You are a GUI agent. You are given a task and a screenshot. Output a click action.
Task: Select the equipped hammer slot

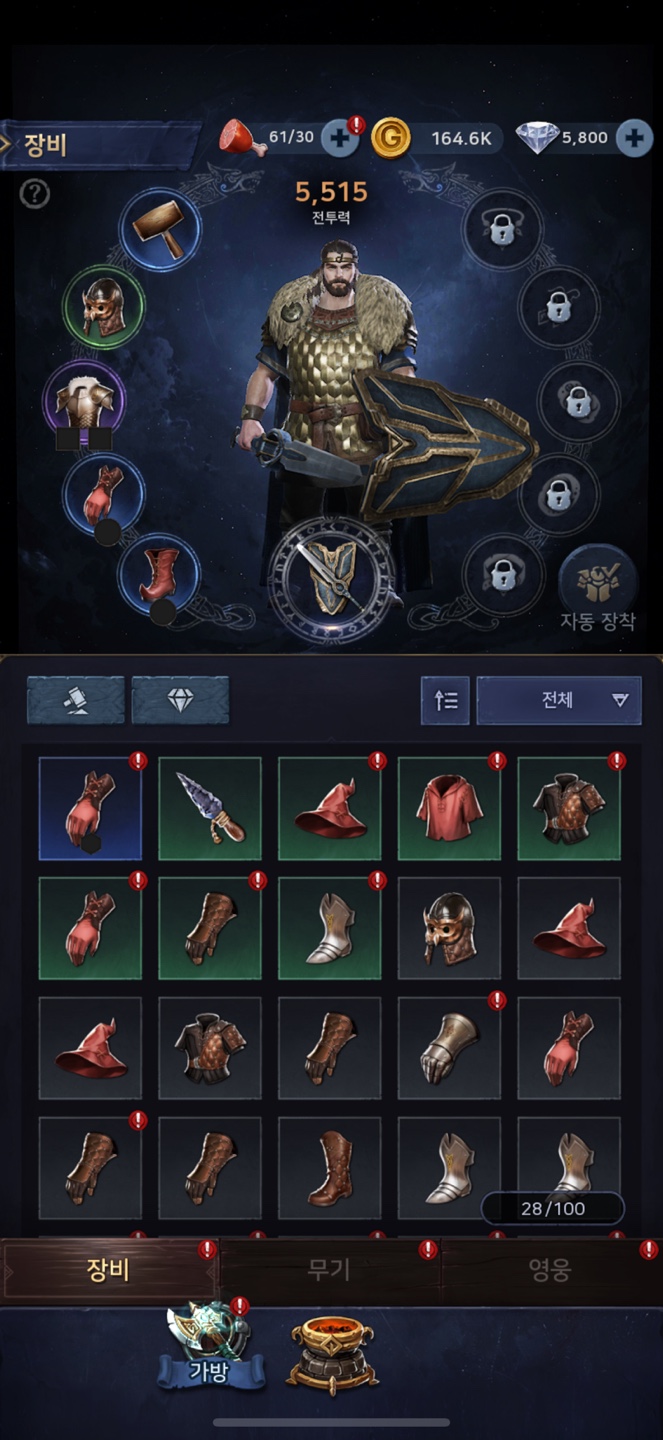160,229
